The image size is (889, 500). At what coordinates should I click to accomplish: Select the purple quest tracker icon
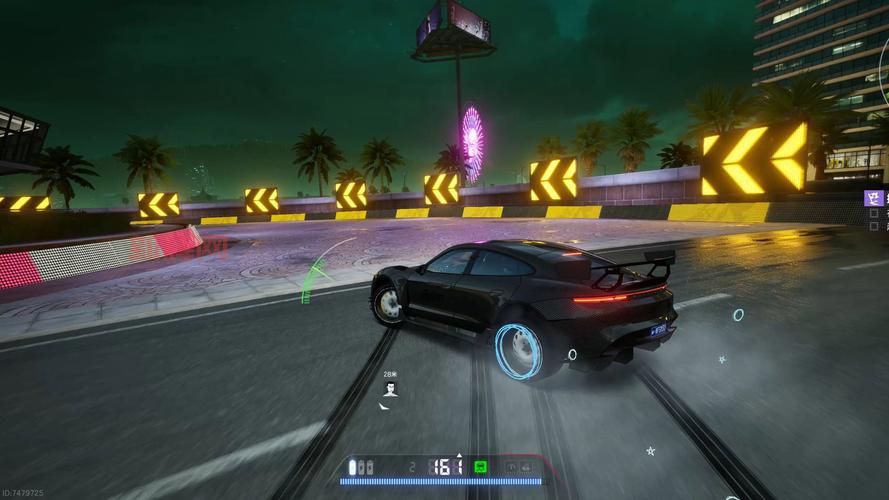pos(875,198)
